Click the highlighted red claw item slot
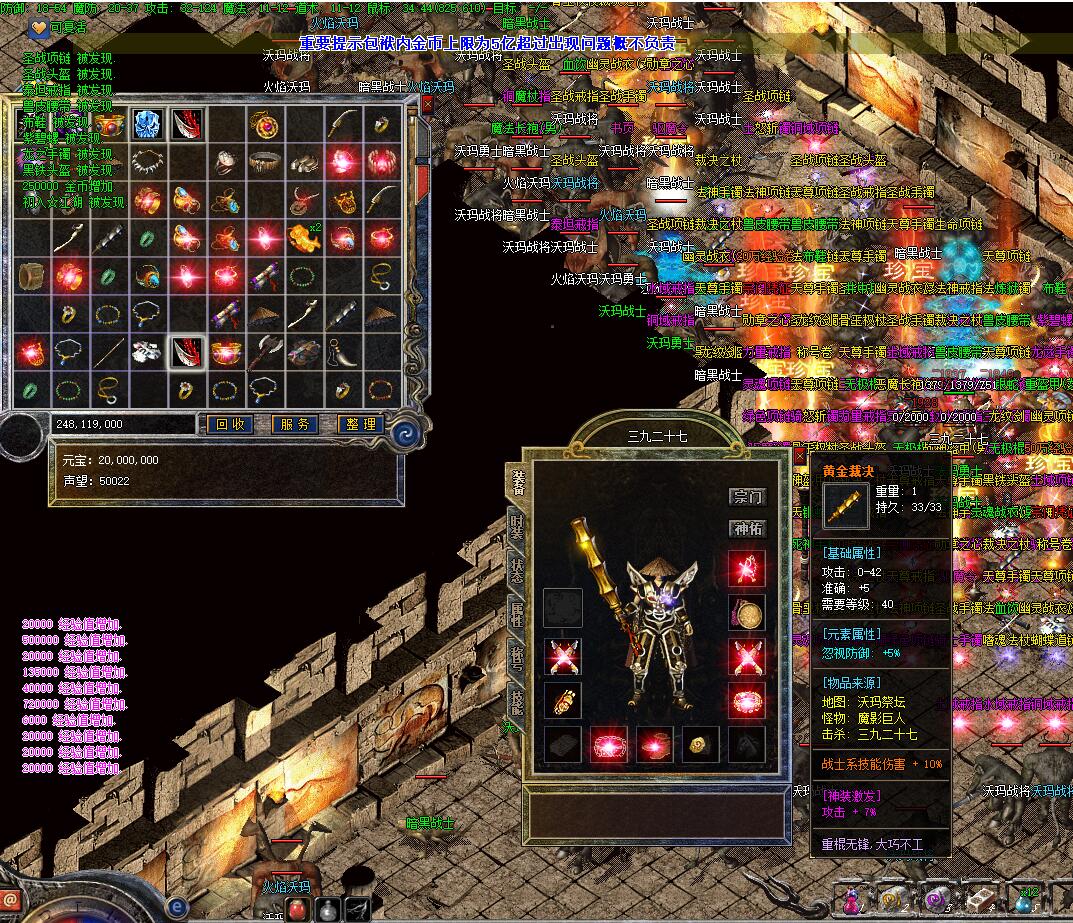 pos(187,351)
